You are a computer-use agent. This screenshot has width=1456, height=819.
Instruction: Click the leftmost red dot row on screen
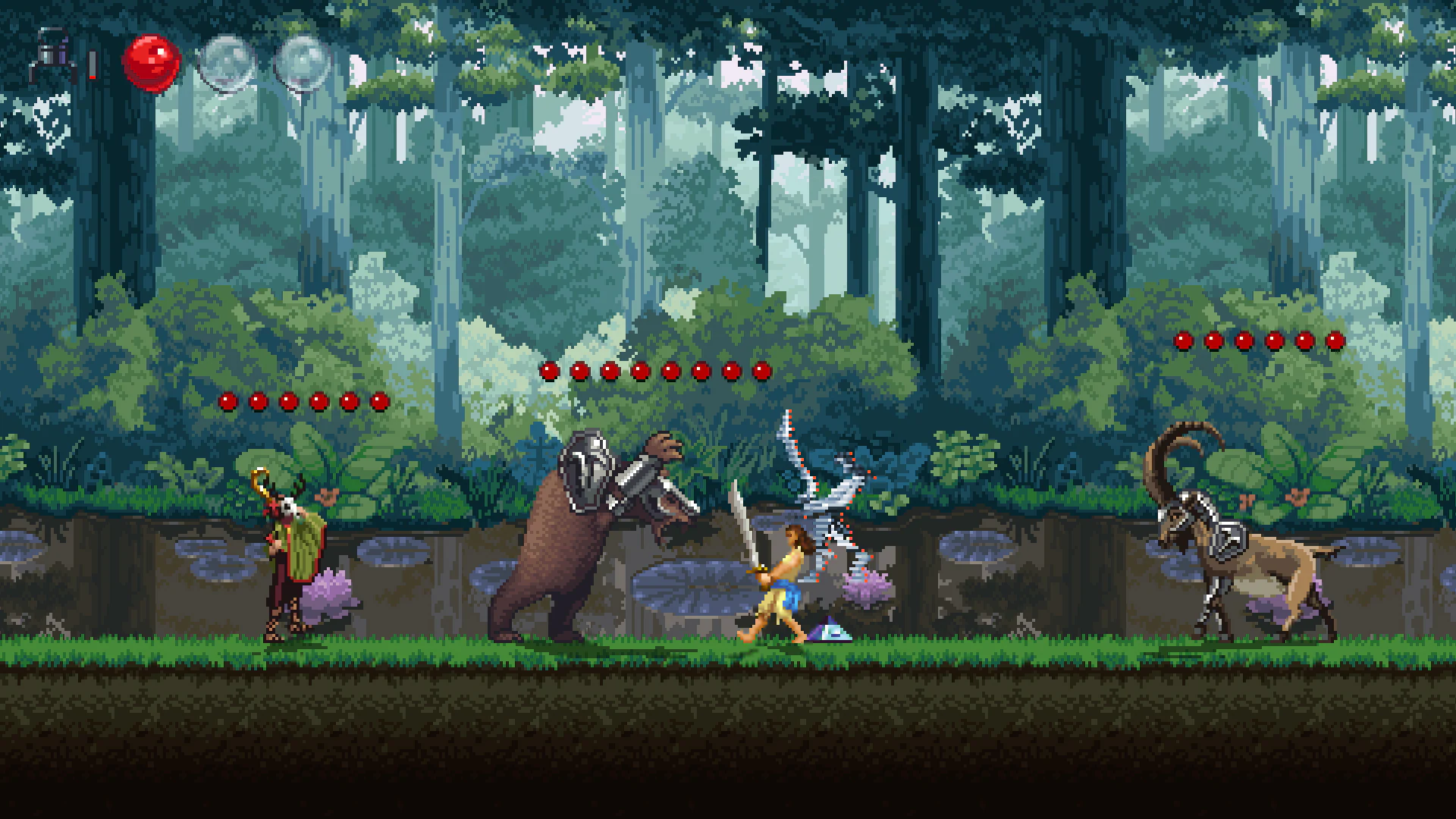[x=227, y=400]
